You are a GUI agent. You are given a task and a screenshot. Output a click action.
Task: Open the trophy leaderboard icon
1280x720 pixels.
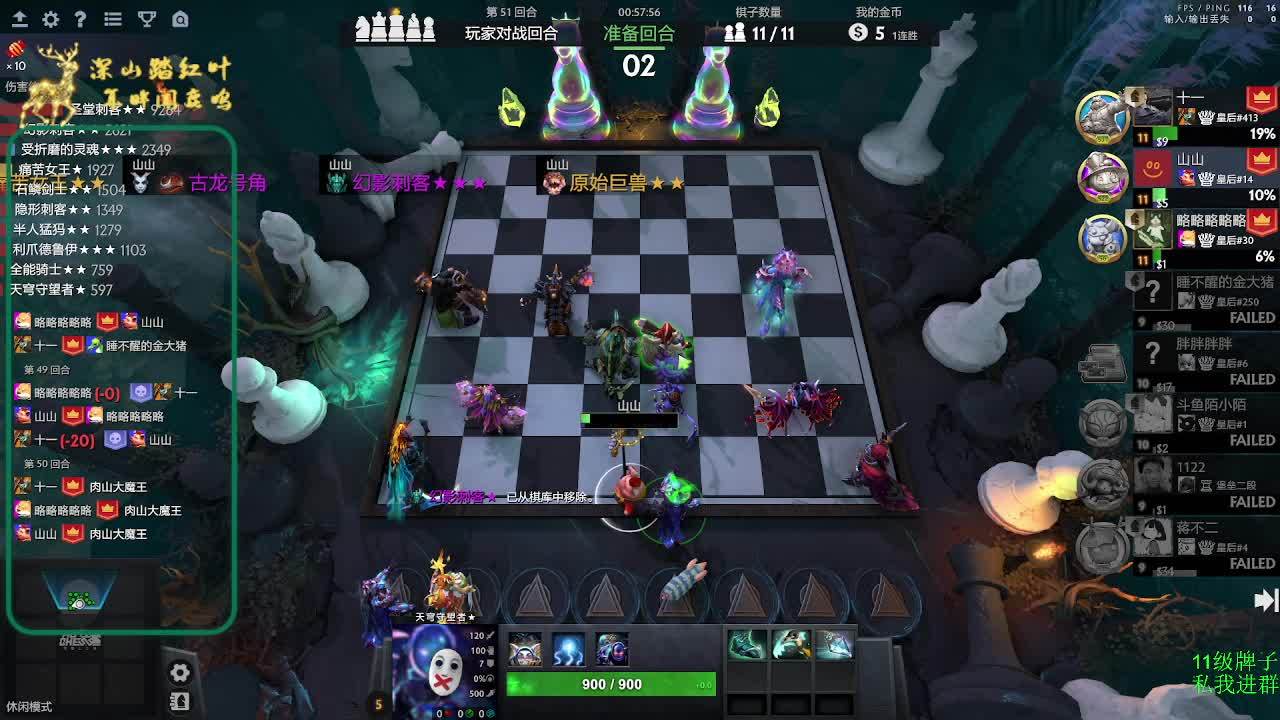coord(146,19)
